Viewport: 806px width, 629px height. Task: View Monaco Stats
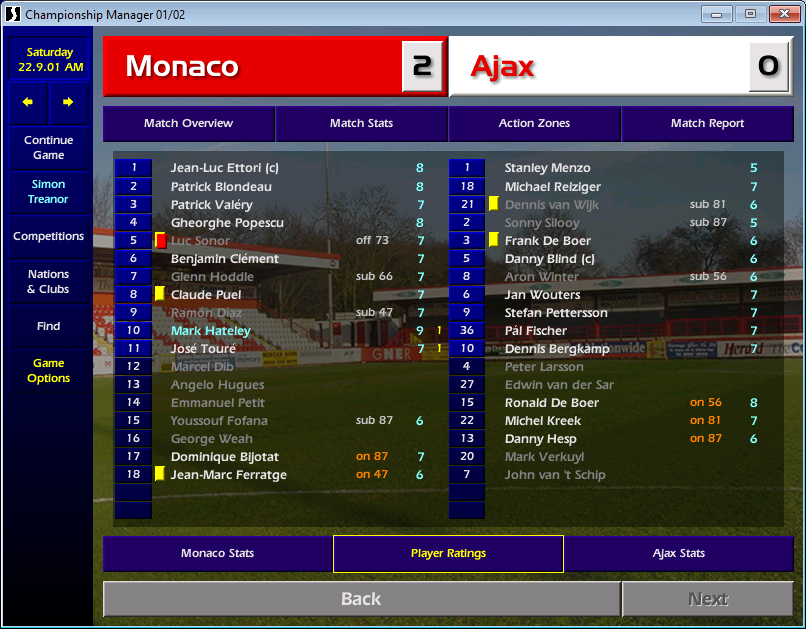(217, 553)
